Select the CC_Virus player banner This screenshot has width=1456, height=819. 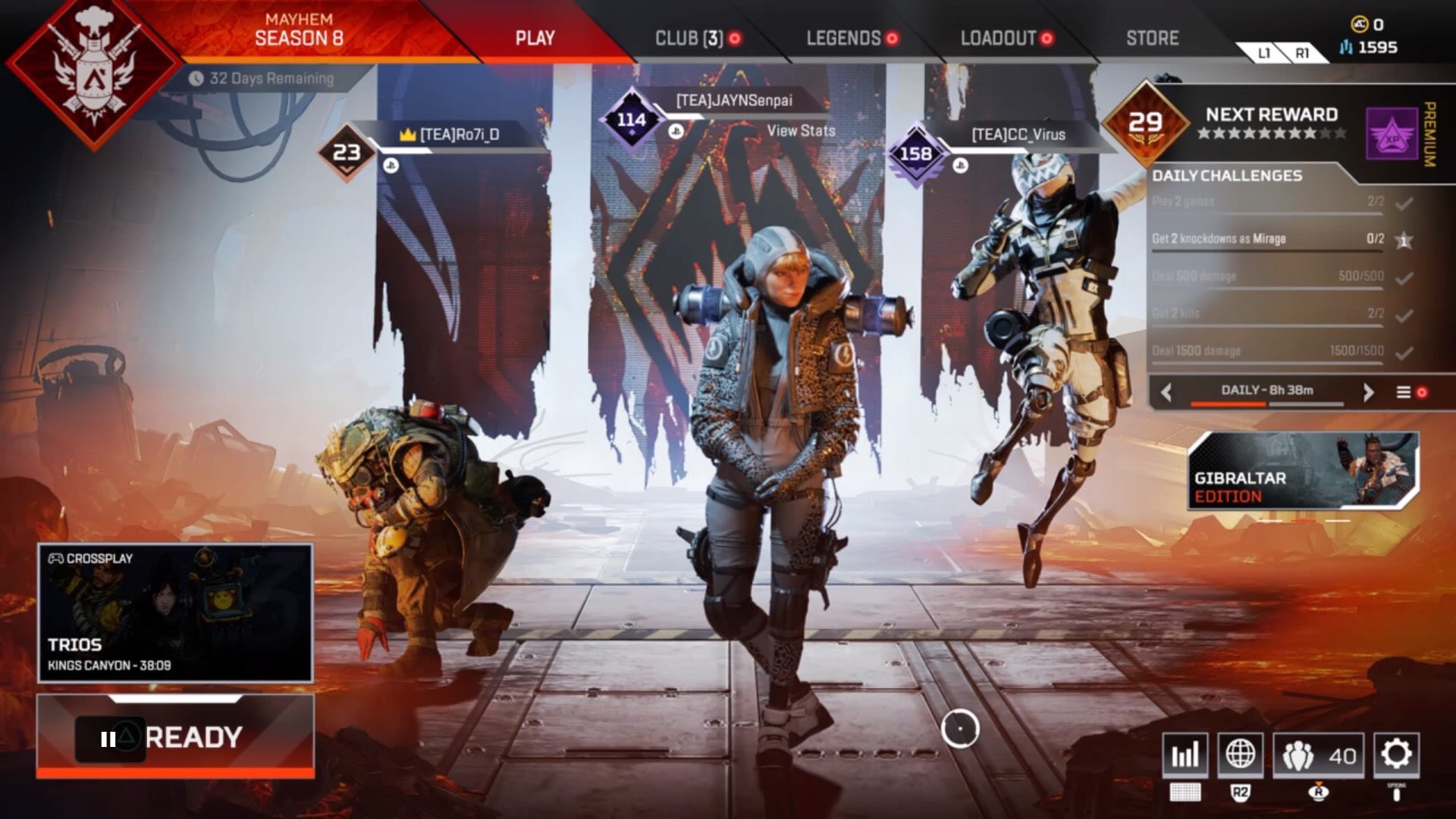pyautogui.click(x=1018, y=135)
